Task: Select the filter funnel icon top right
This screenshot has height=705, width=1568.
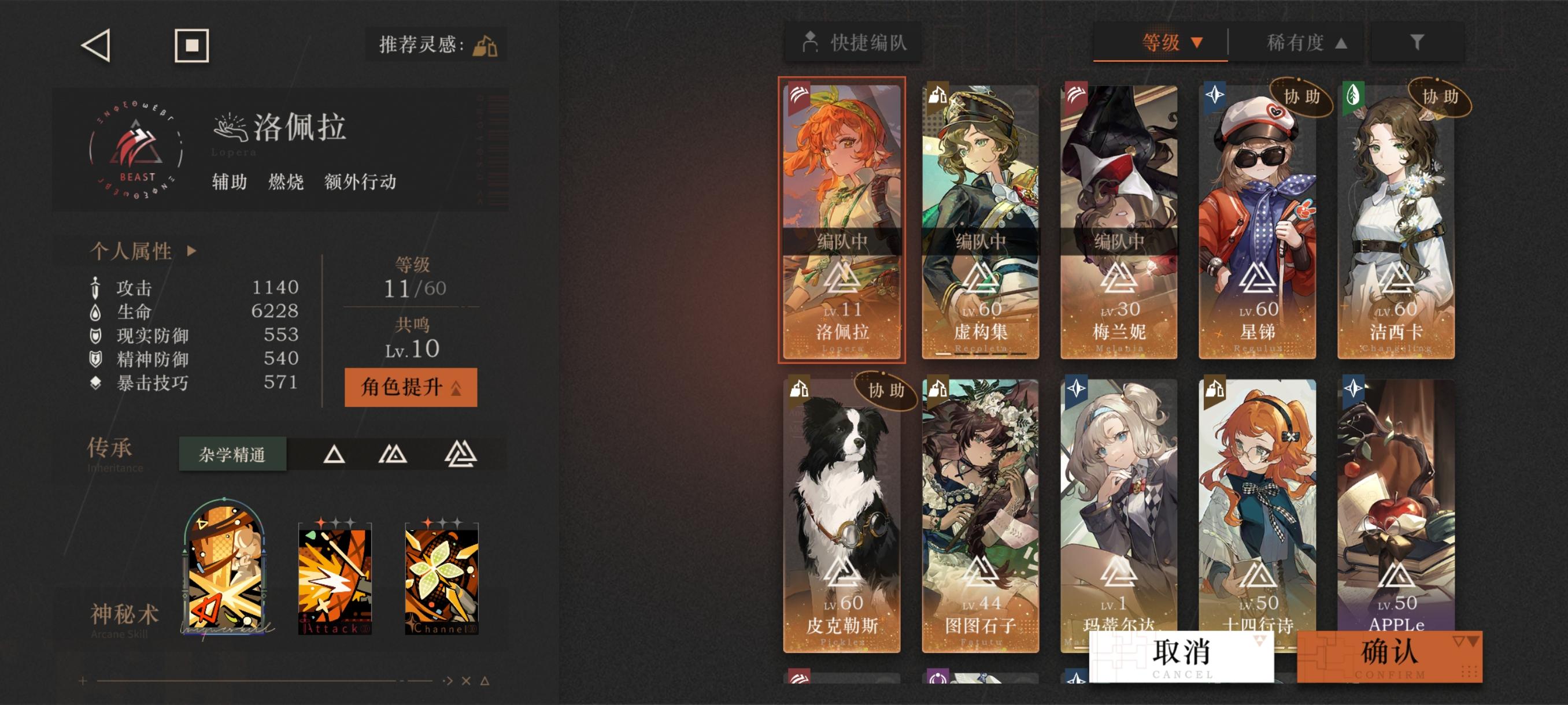Action: tap(1418, 43)
